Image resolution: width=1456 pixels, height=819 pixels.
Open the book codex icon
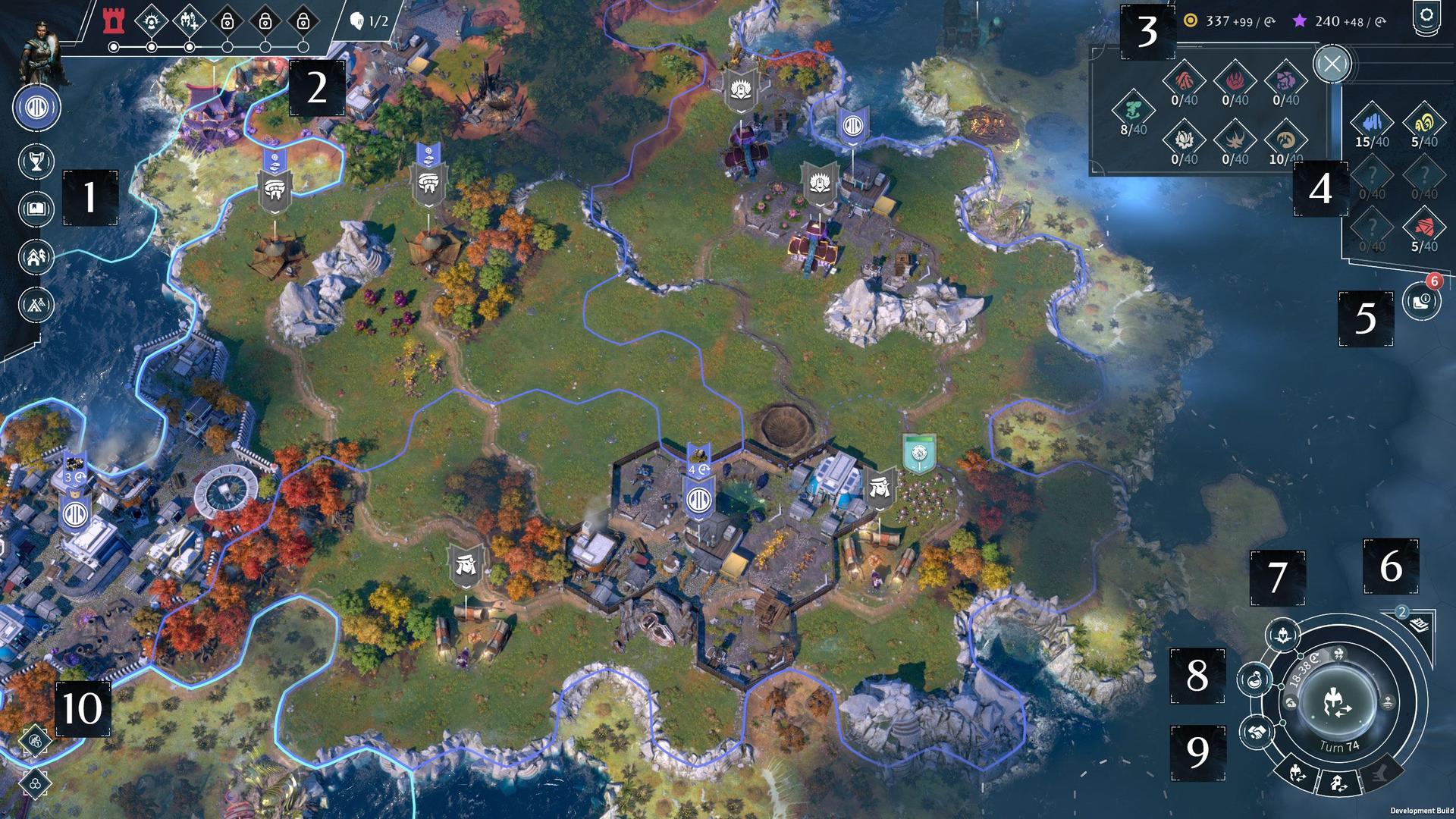click(36, 208)
